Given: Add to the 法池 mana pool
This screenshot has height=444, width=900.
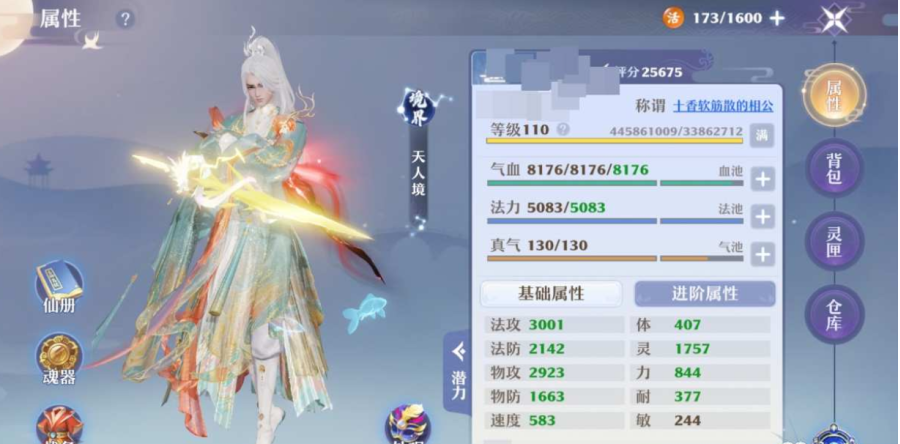Looking at the screenshot, I should click(762, 217).
